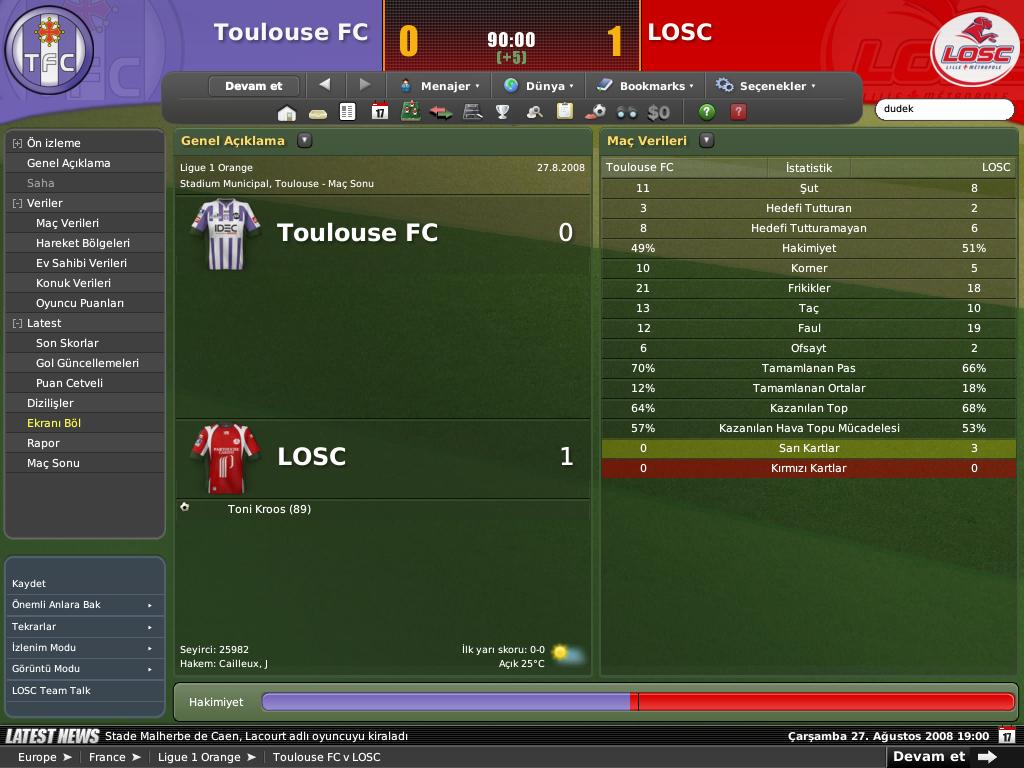This screenshot has height=768, width=1024.
Task: Open the Dünya menu
Action: click(x=539, y=86)
